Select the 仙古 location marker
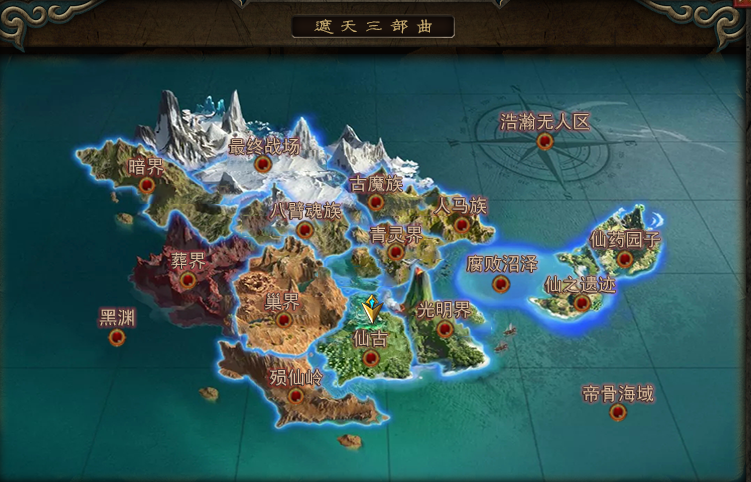Image resolution: width=751 pixels, height=482 pixels. click(371, 357)
